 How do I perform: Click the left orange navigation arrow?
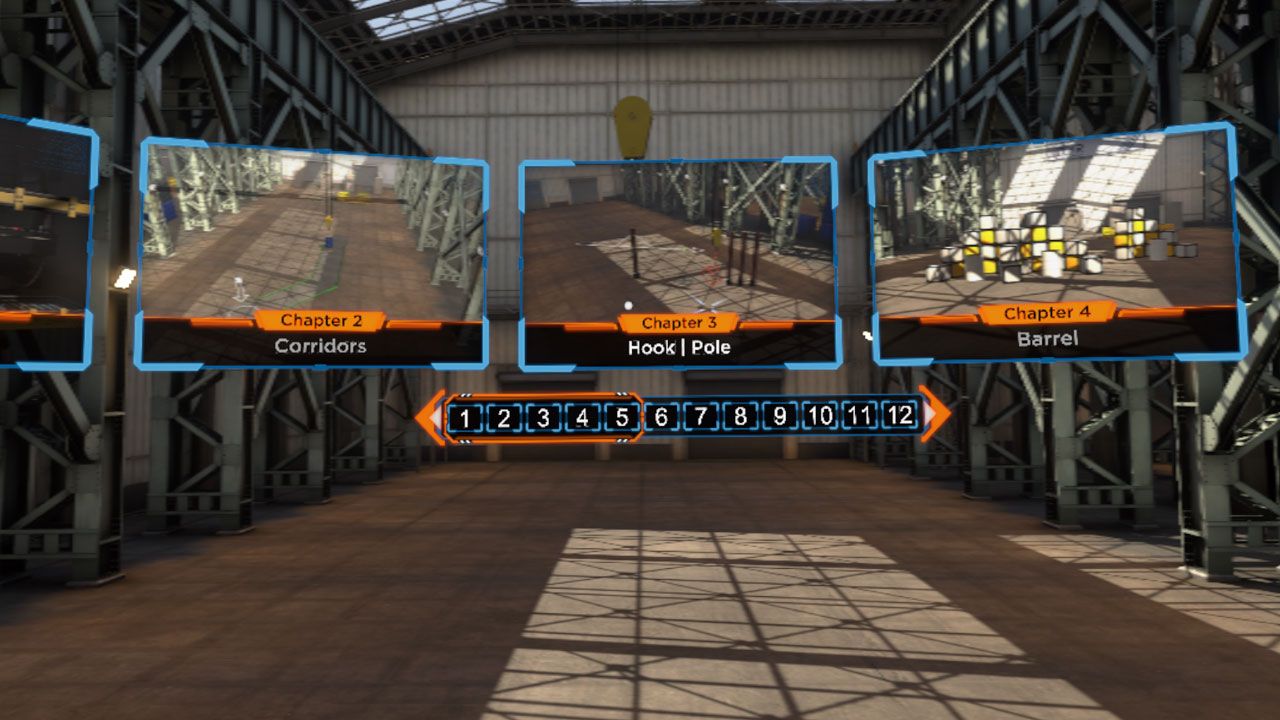pos(432,416)
